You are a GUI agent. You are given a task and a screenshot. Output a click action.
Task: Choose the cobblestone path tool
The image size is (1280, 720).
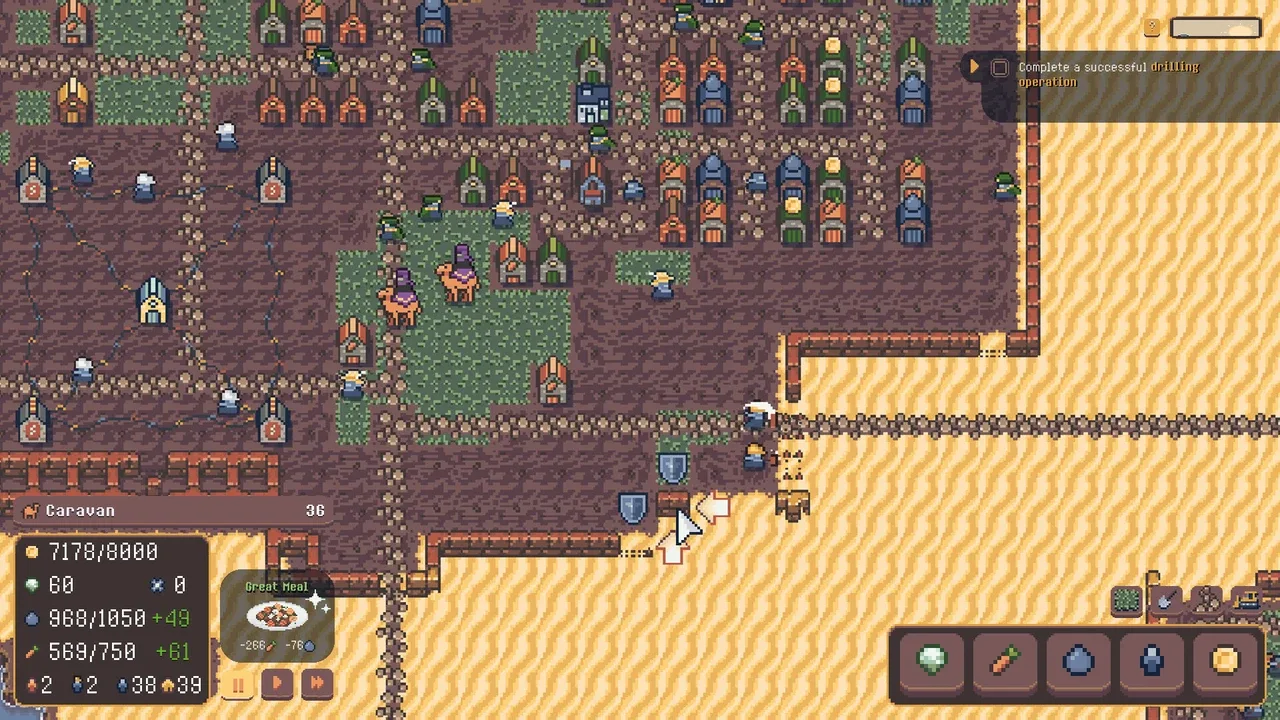1206,601
